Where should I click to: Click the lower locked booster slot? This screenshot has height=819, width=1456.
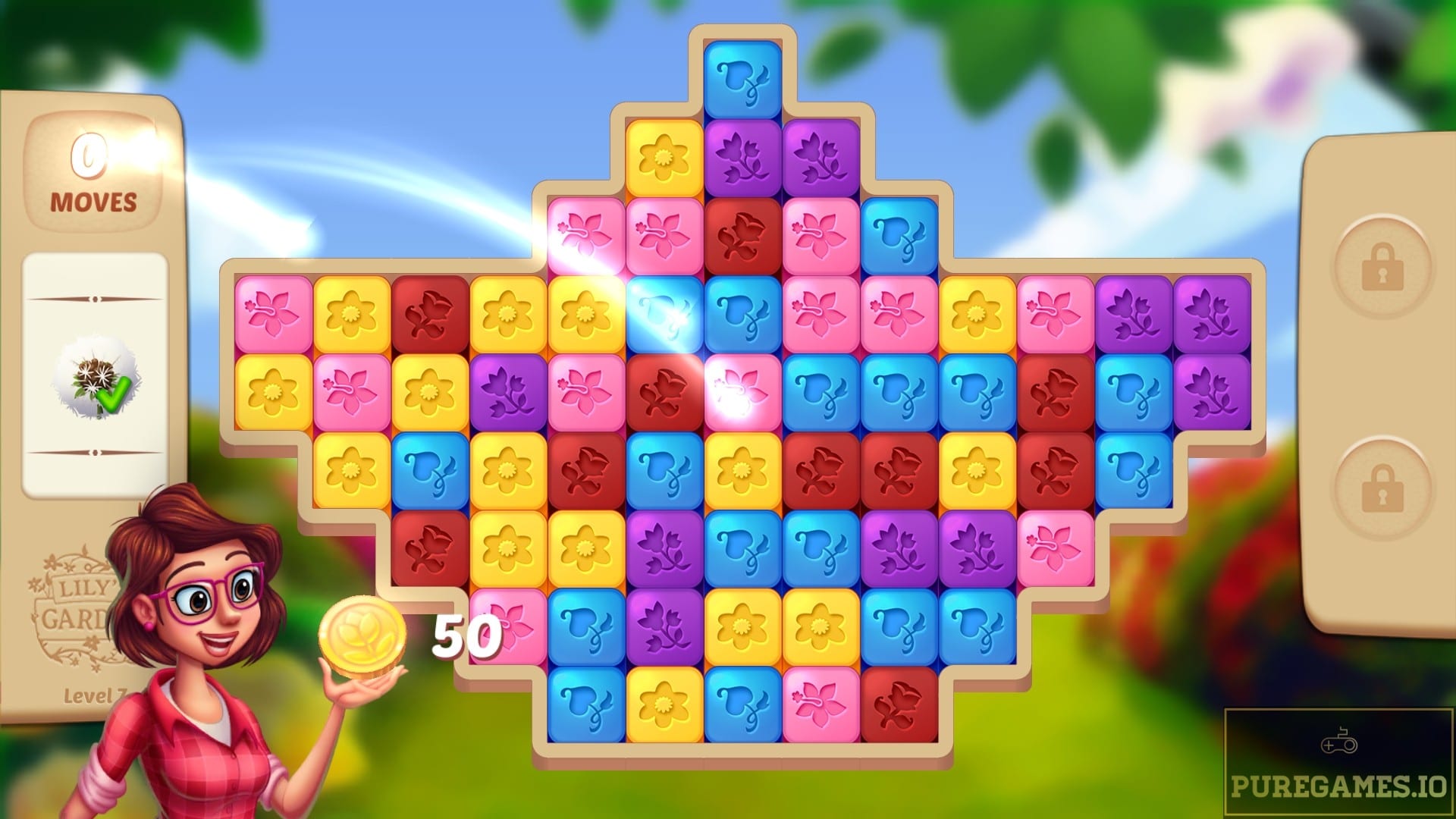(x=1382, y=483)
